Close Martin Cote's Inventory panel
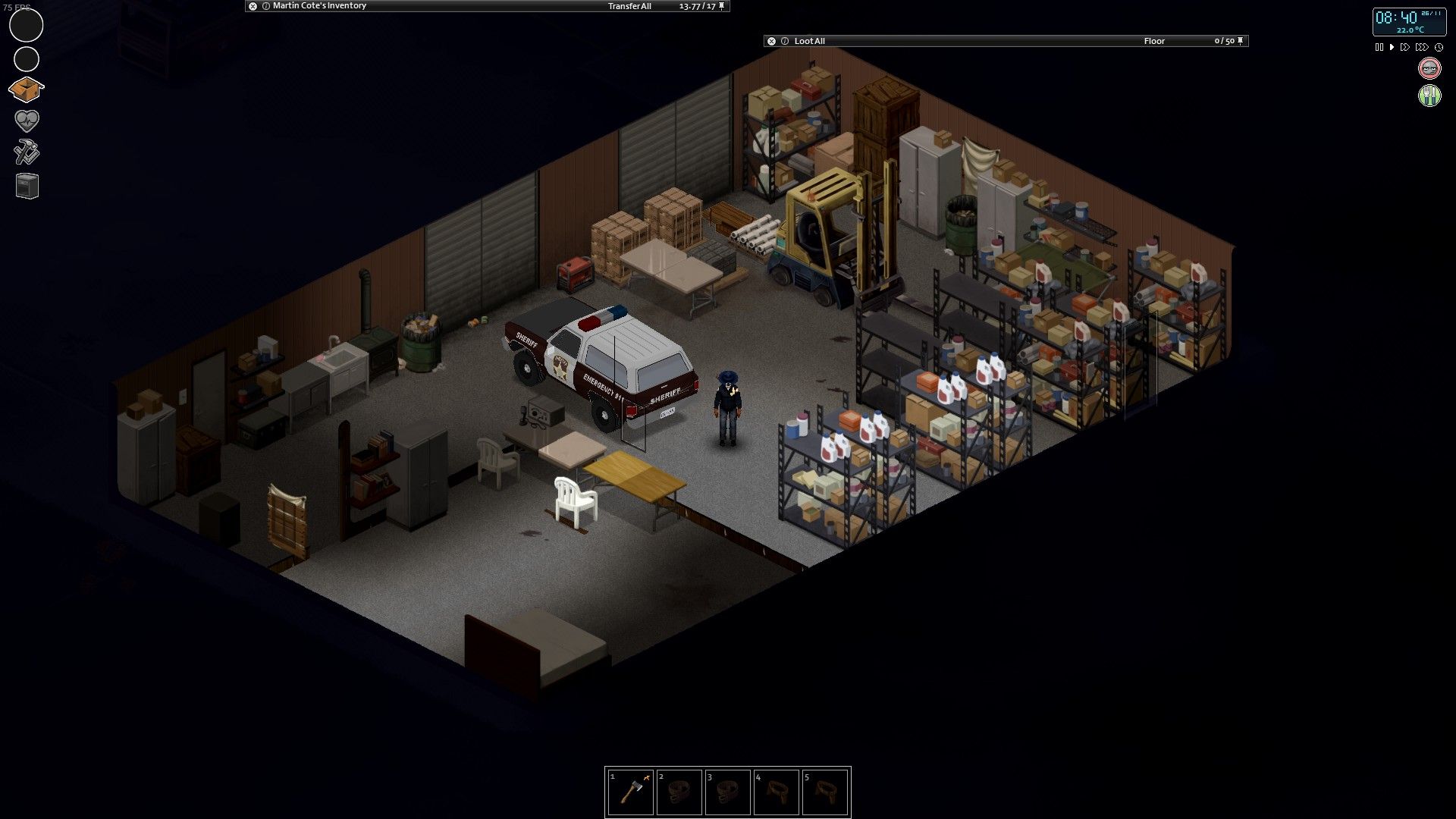Viewport: 1456px width, 819px height. (x=253, y=6)
